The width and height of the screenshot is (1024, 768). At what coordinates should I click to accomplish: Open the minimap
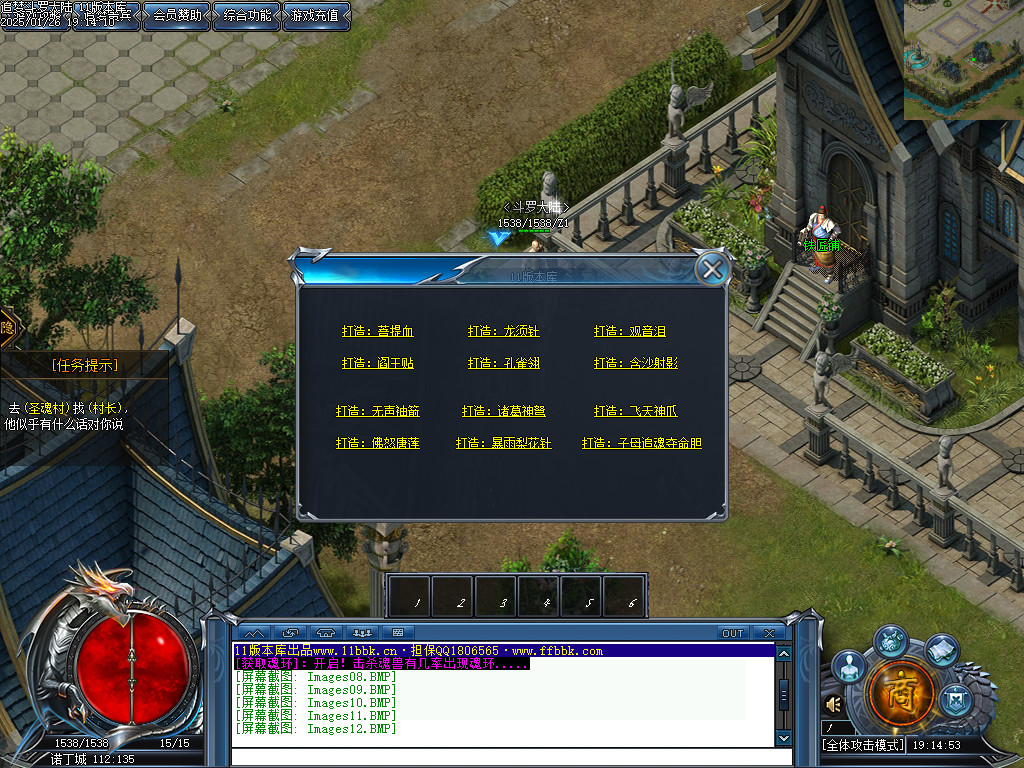point(963,59)
